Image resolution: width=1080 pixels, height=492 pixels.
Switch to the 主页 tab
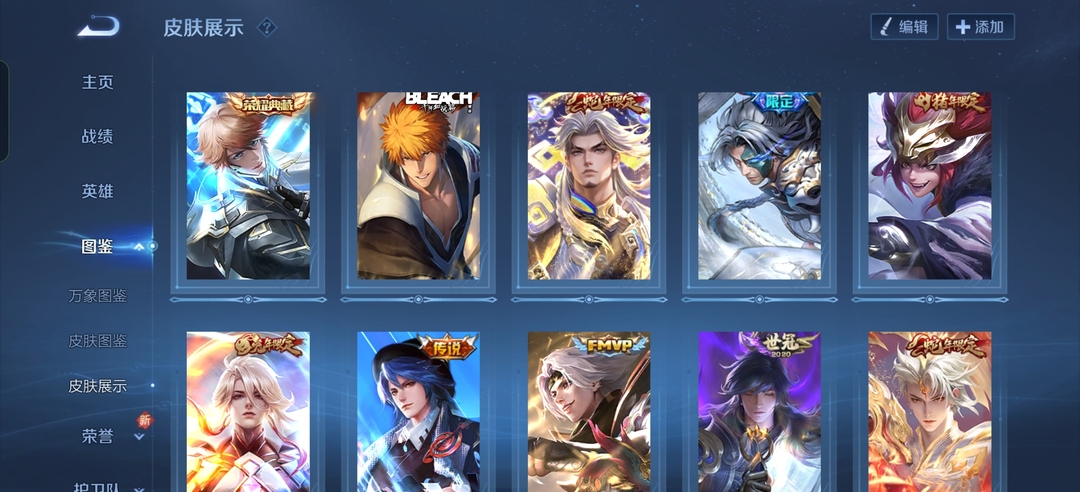pos(98,82)
